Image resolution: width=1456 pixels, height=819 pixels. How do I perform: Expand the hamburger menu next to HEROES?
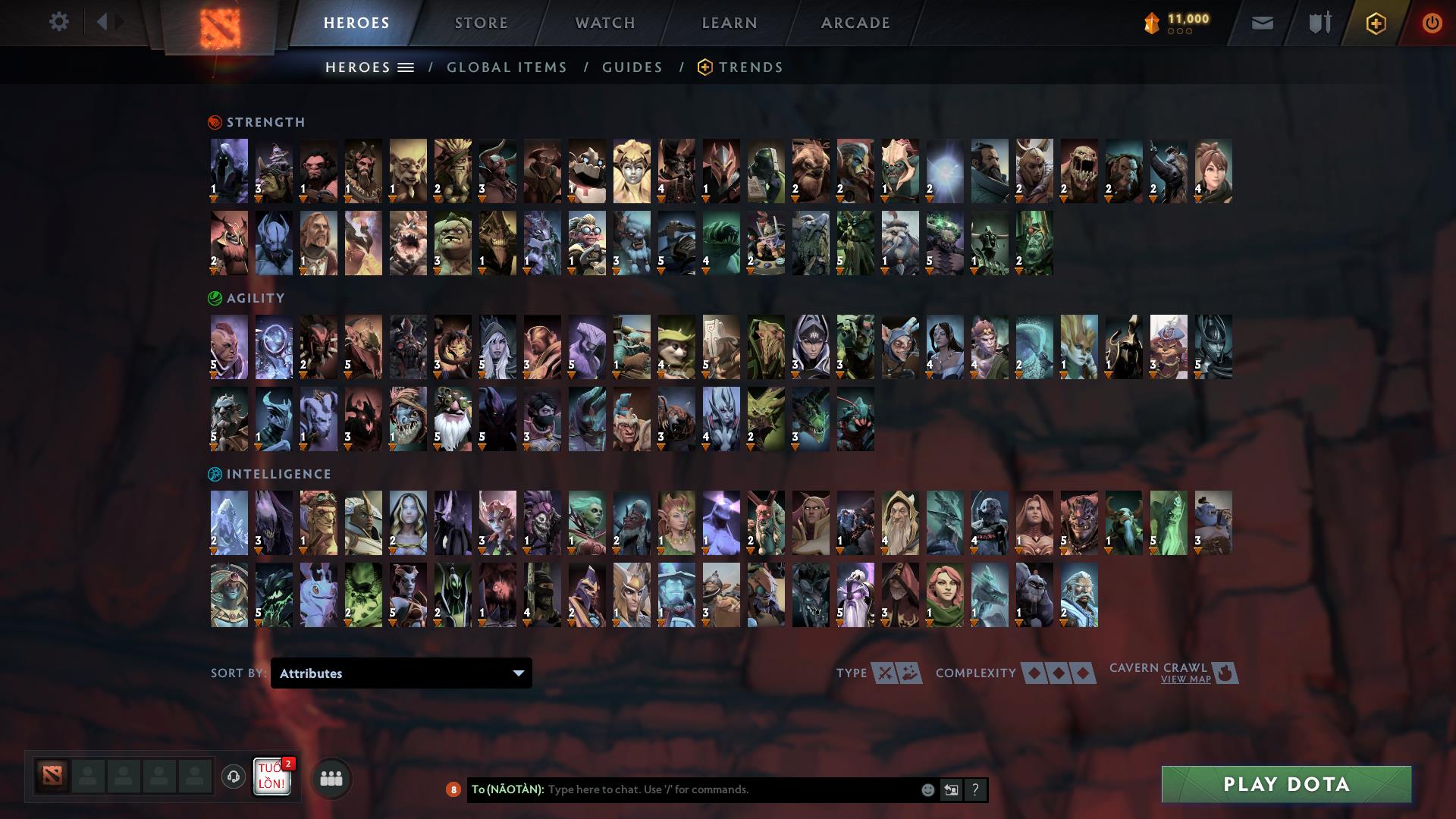[x=407, y=67]
